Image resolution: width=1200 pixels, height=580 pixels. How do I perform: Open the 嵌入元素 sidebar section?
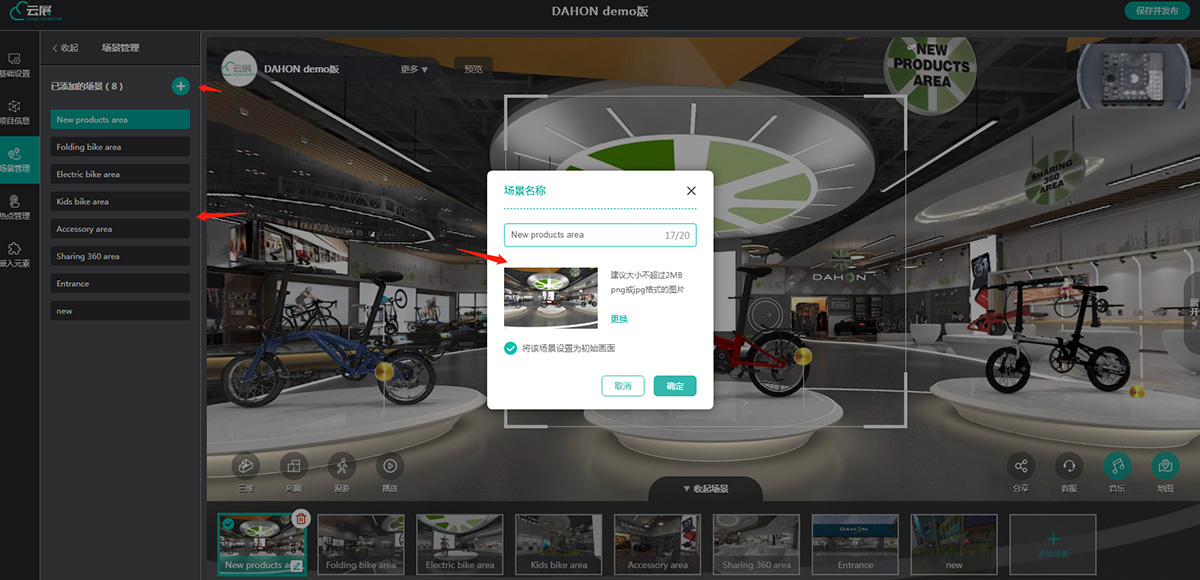point(15,255)
